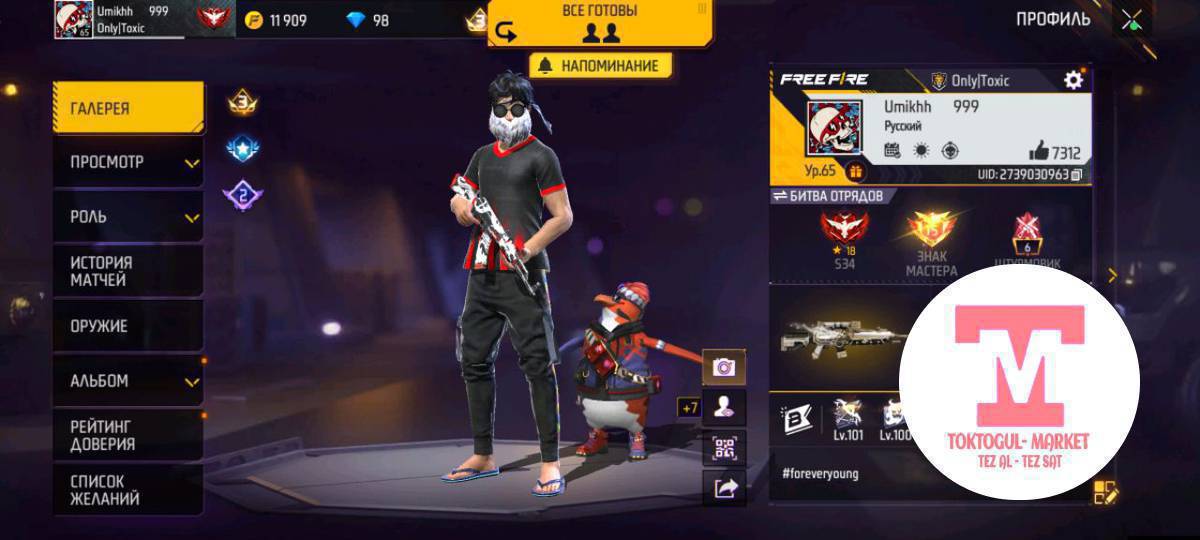The height and width of the screenshot is (540, 1200).
Task: Open История матчей
Action: (128, 271)
